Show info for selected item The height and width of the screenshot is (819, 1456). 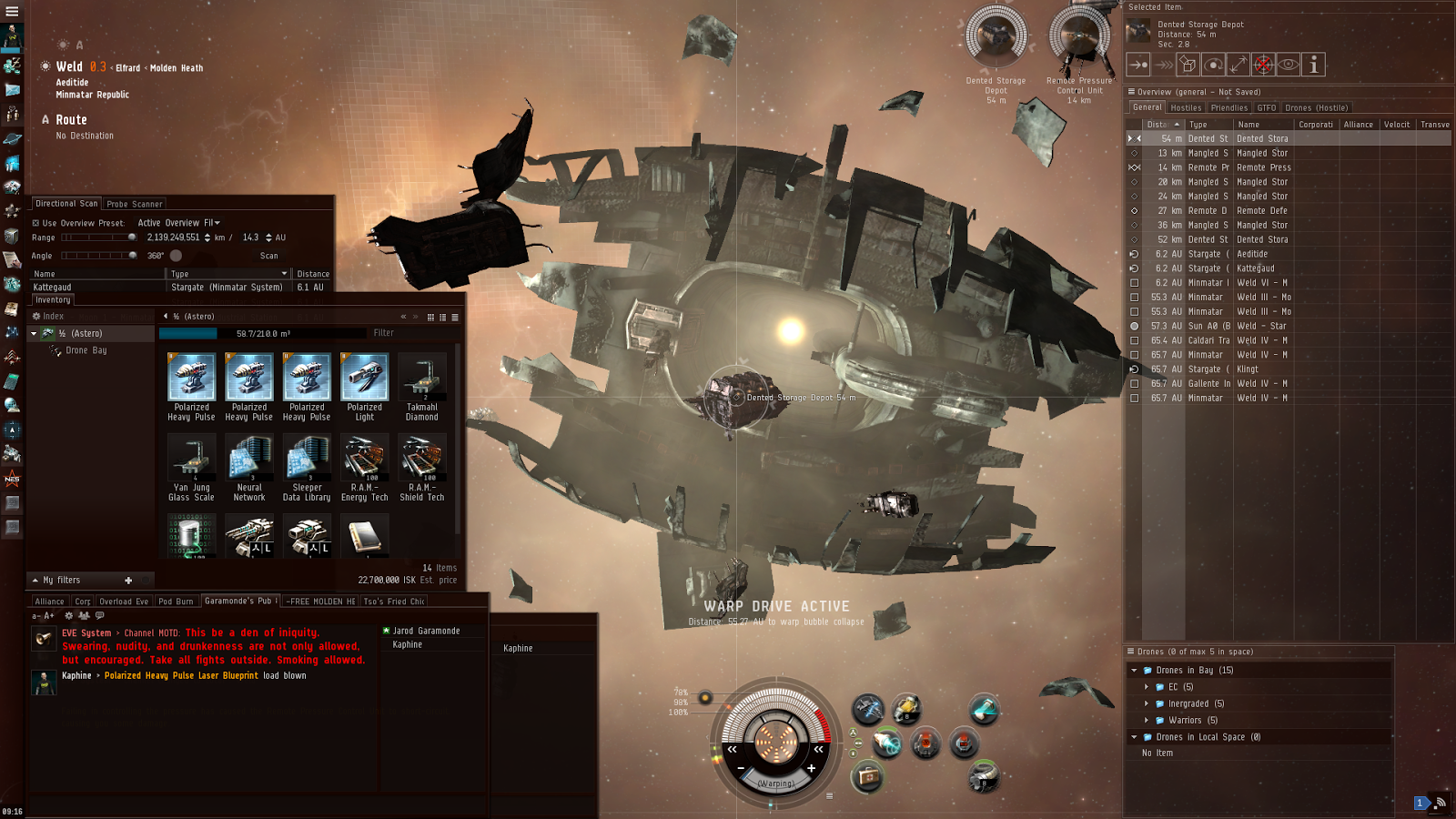pyautogui.click(x=1313, y=65)
